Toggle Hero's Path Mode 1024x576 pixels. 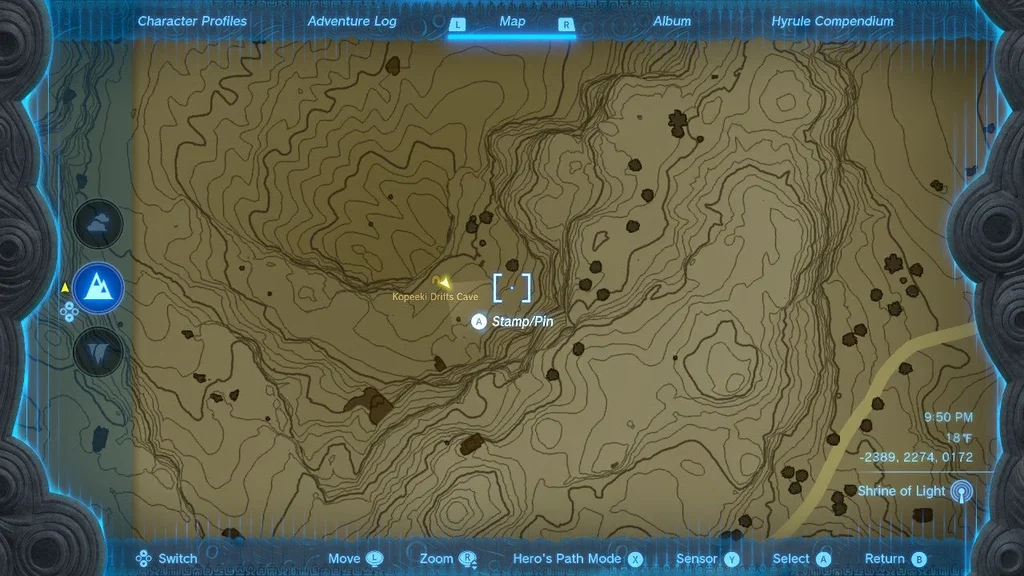[578, 559]
